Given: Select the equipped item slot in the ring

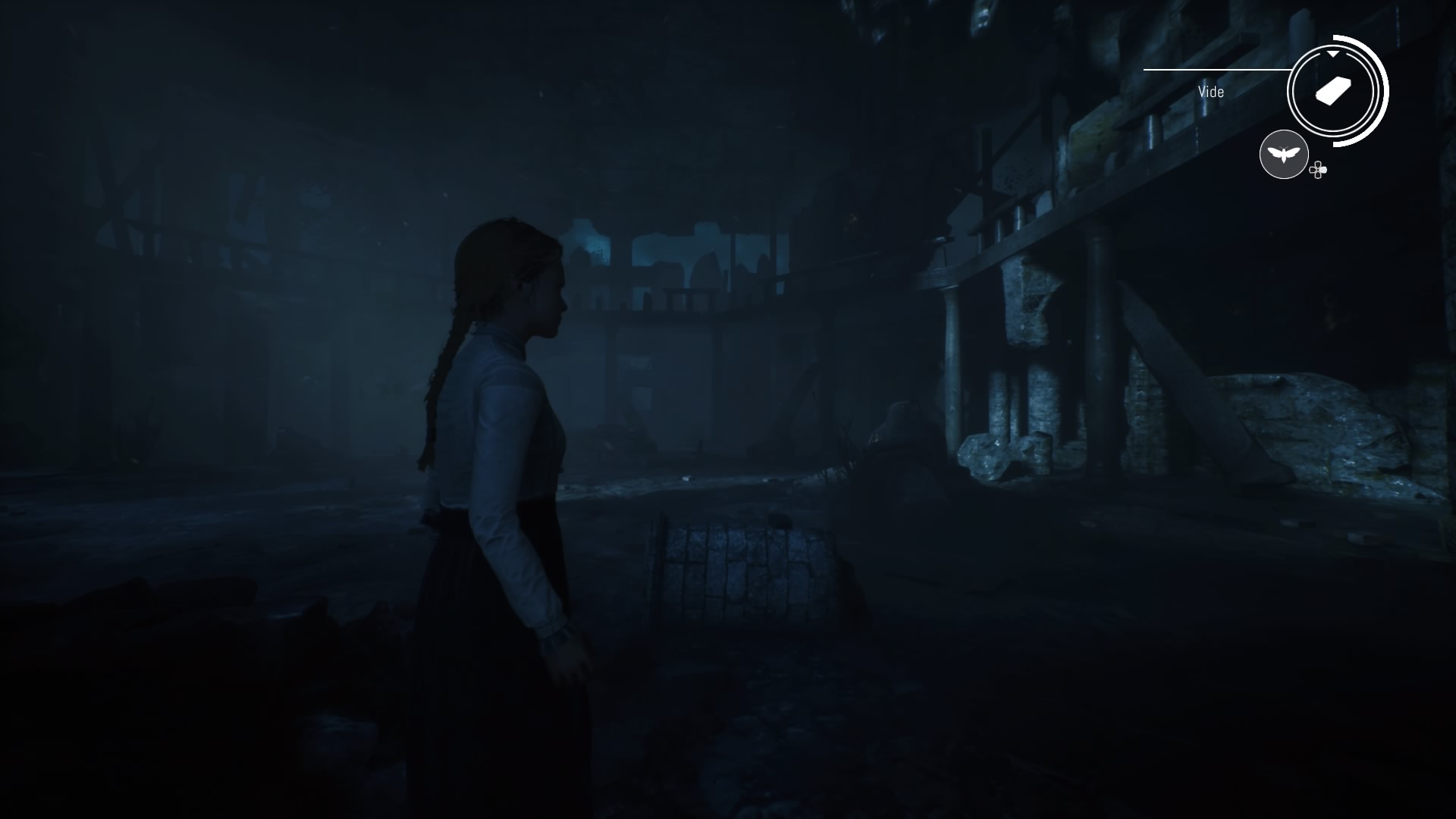Looking at the screenshot, I should (1332, 92).
